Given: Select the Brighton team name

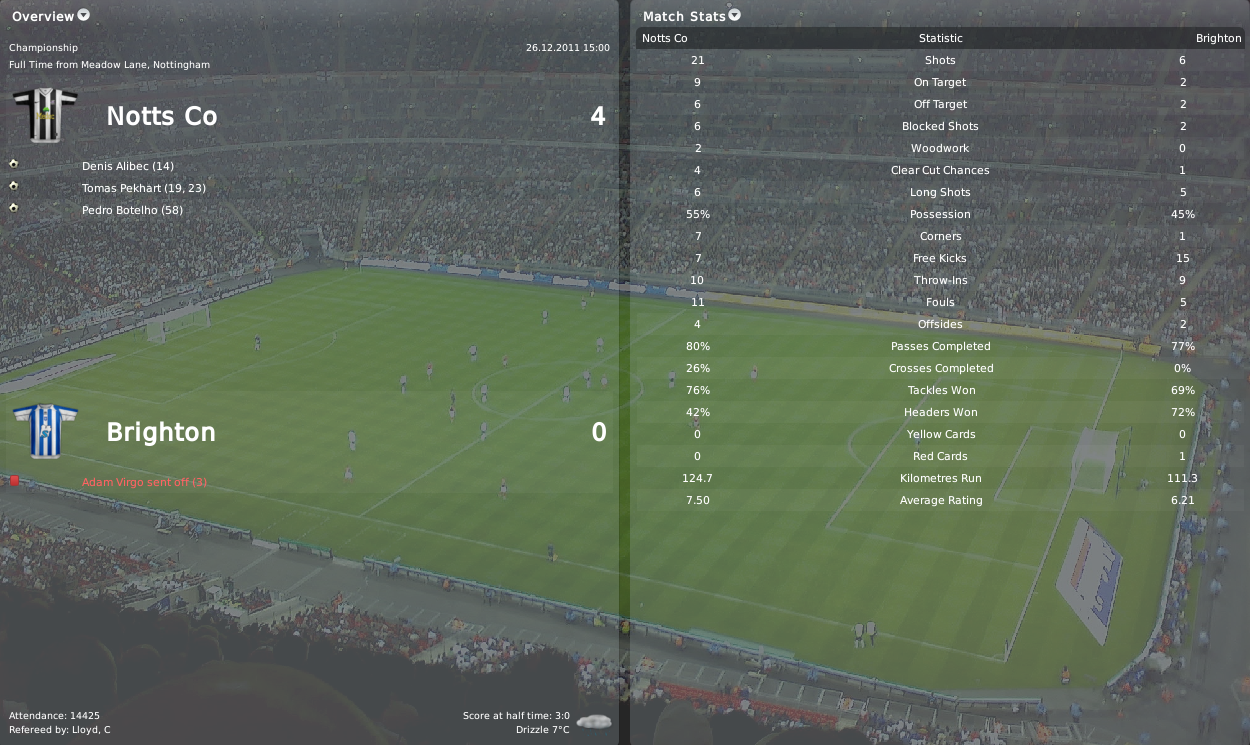Looking at the screenshot, I should coord(160,432).
